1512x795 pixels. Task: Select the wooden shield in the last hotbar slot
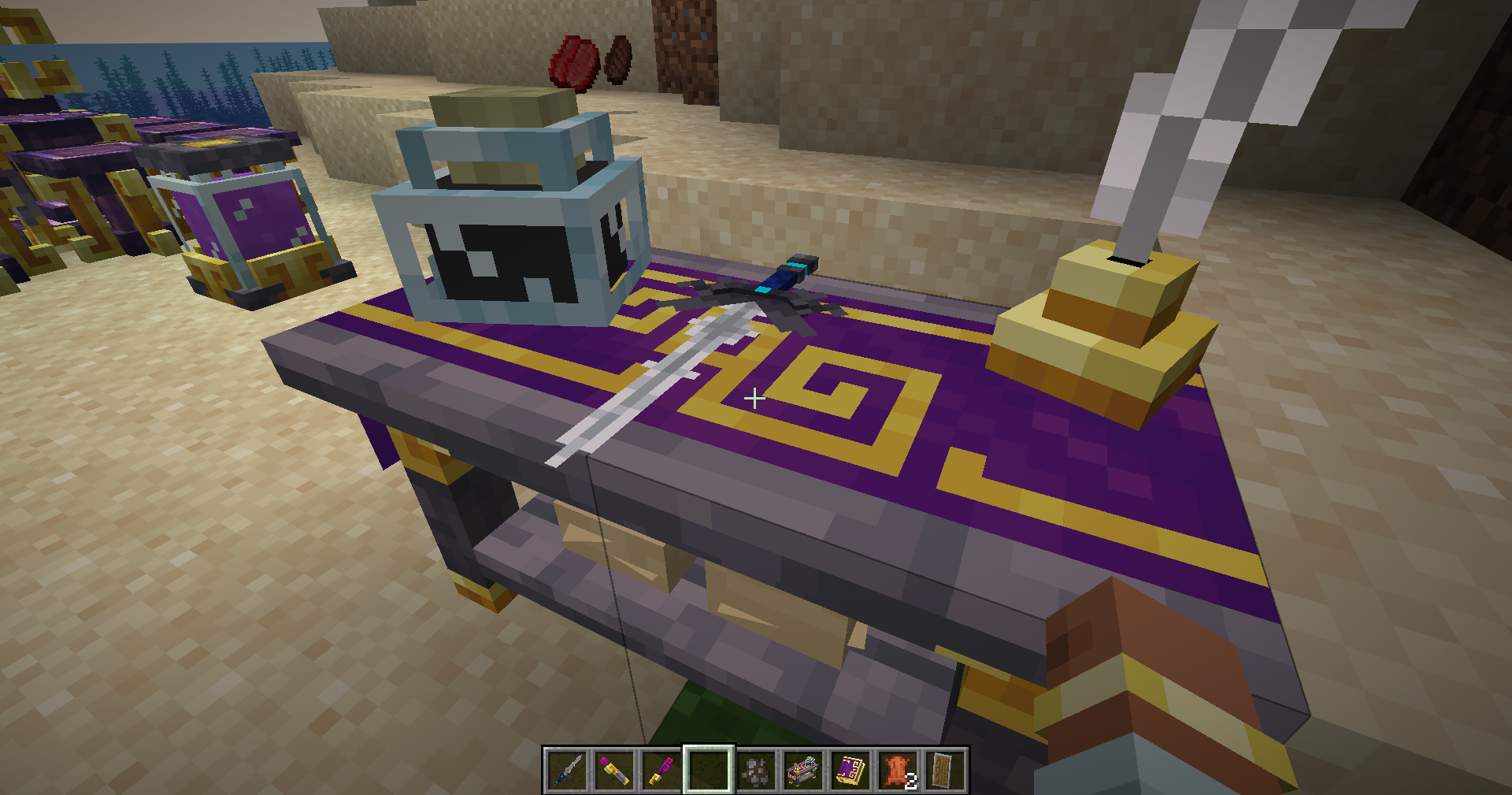pyautogui.click(x=945, y=770)
